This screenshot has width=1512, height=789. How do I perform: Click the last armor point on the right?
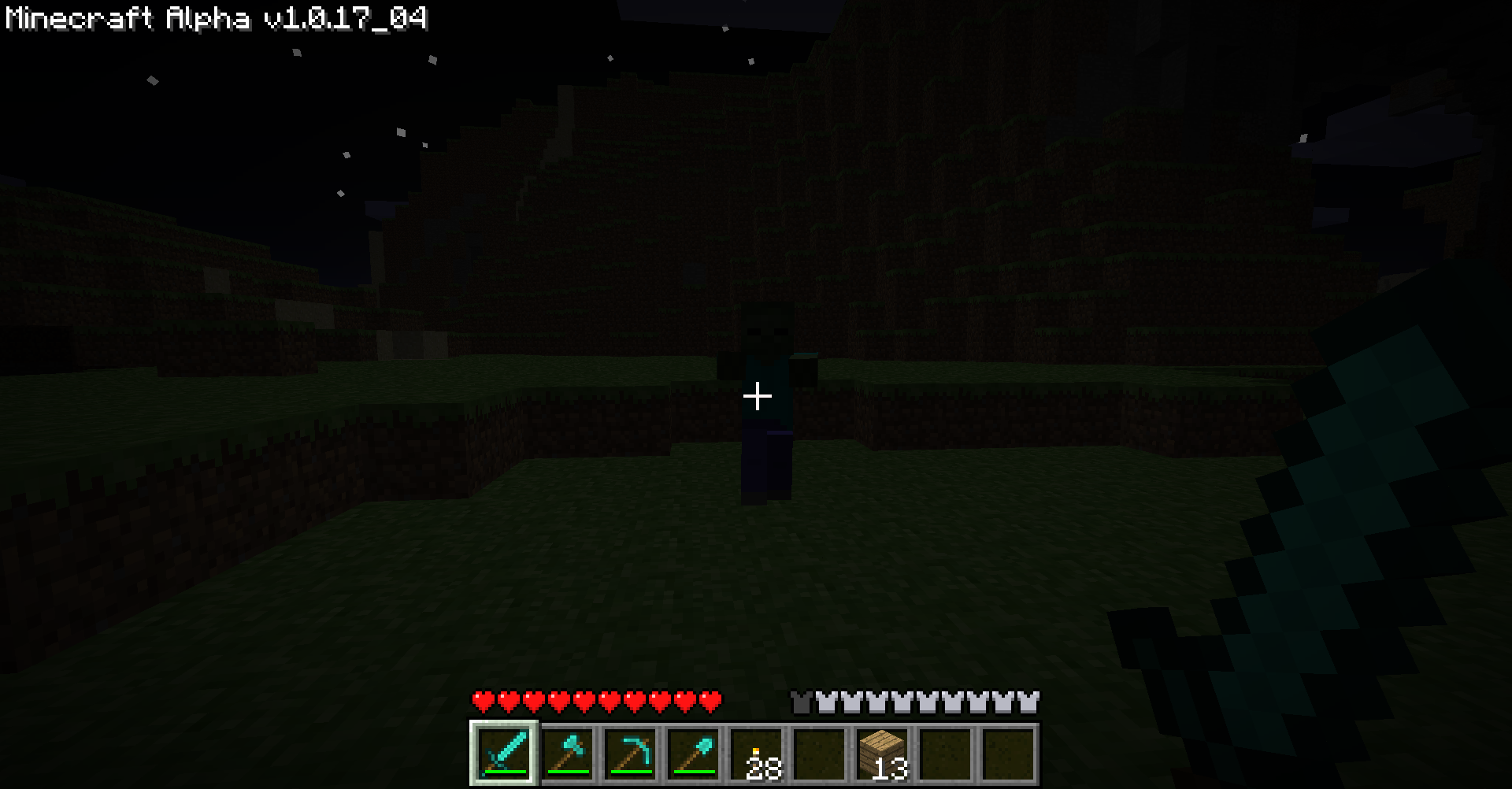click(x=1030, y=699)
